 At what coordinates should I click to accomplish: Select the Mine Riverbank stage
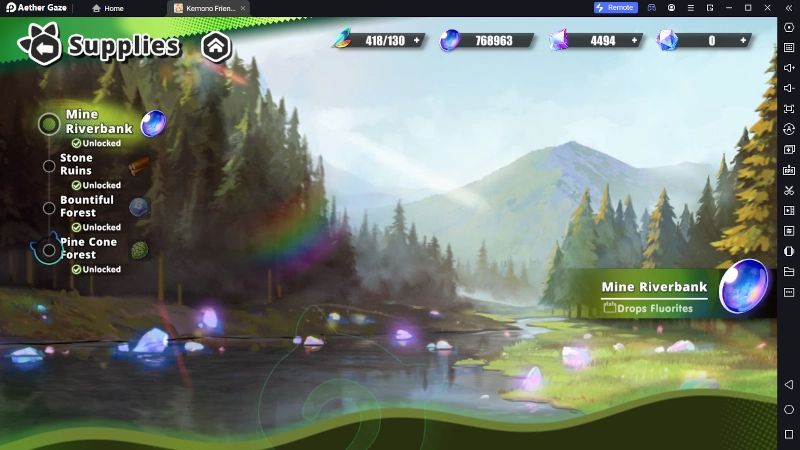[x=98, y=122]
